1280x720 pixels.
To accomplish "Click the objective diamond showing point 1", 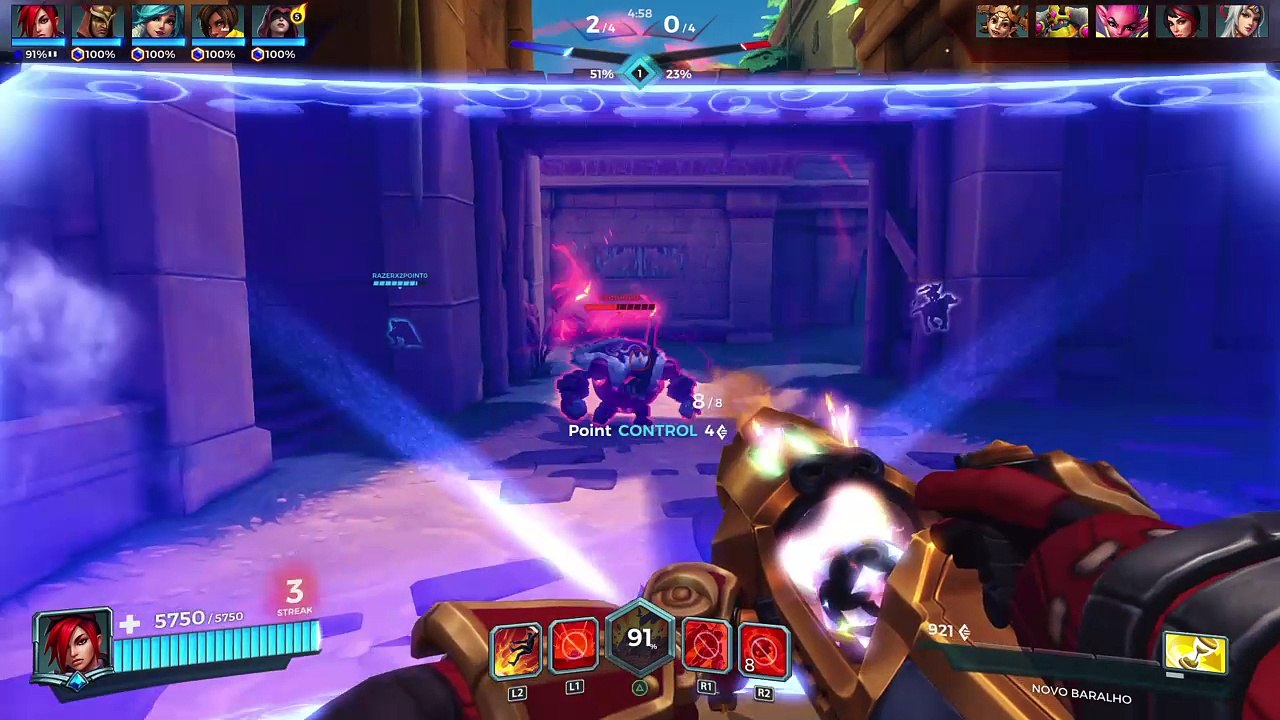I will pos(640,73).
